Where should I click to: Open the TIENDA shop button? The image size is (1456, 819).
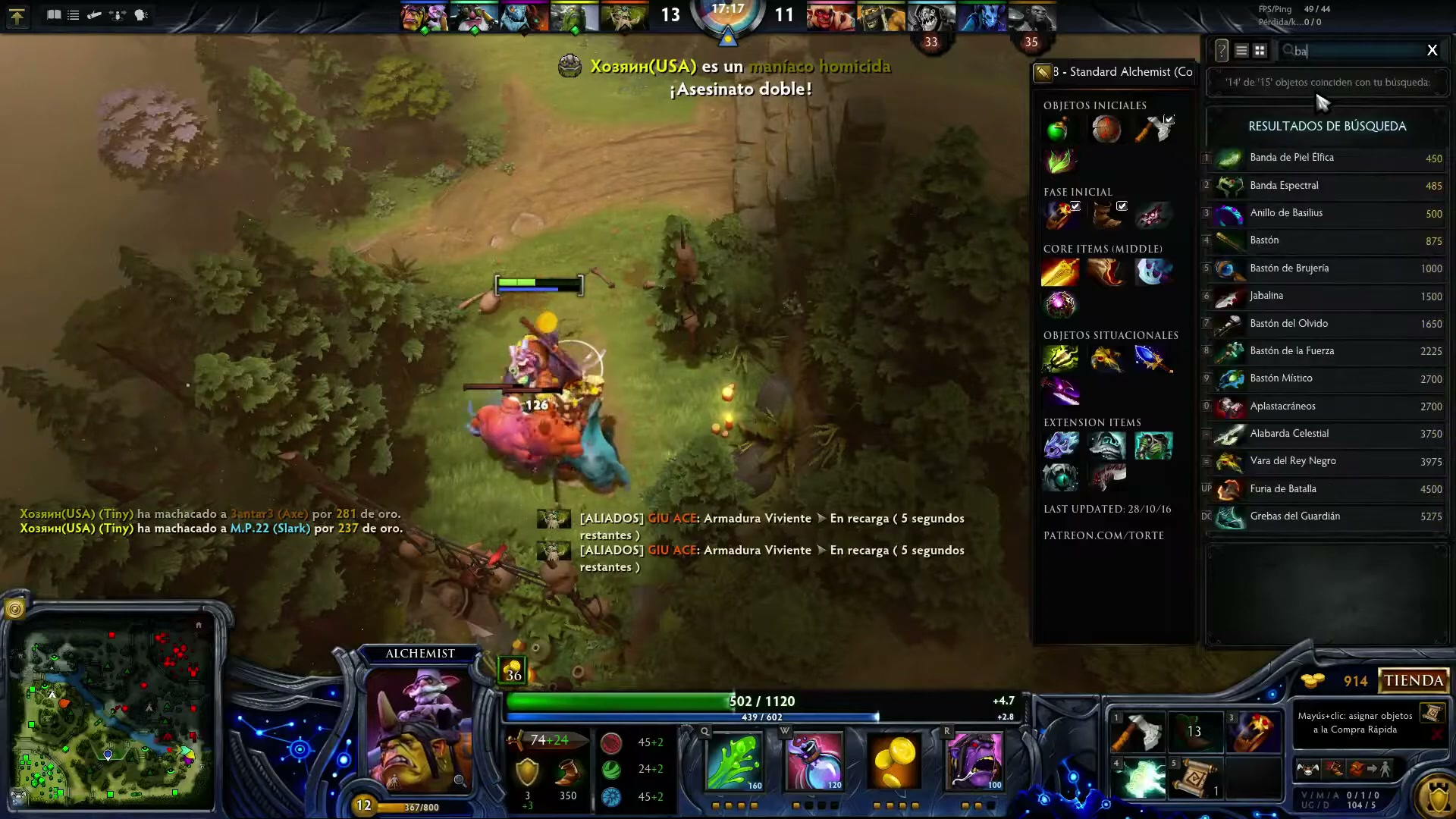pos(1414,680)
